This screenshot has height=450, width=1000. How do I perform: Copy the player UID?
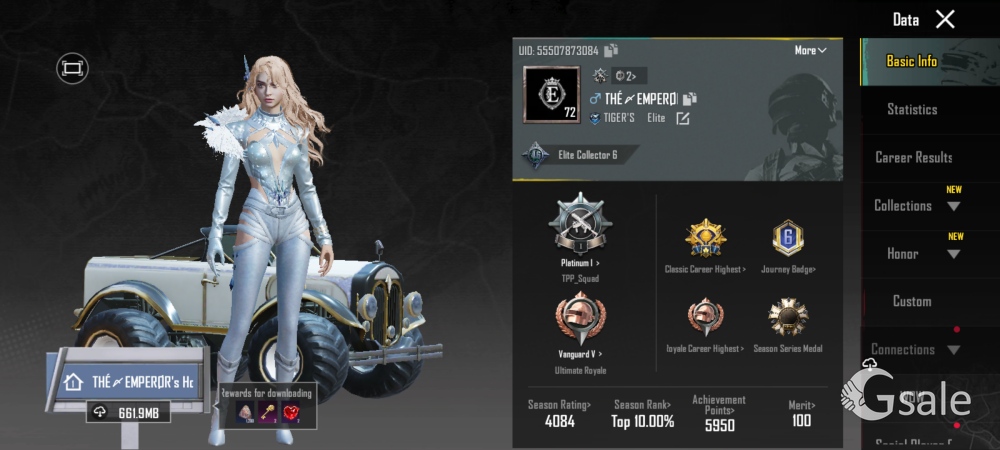click(x=611, y=50)
